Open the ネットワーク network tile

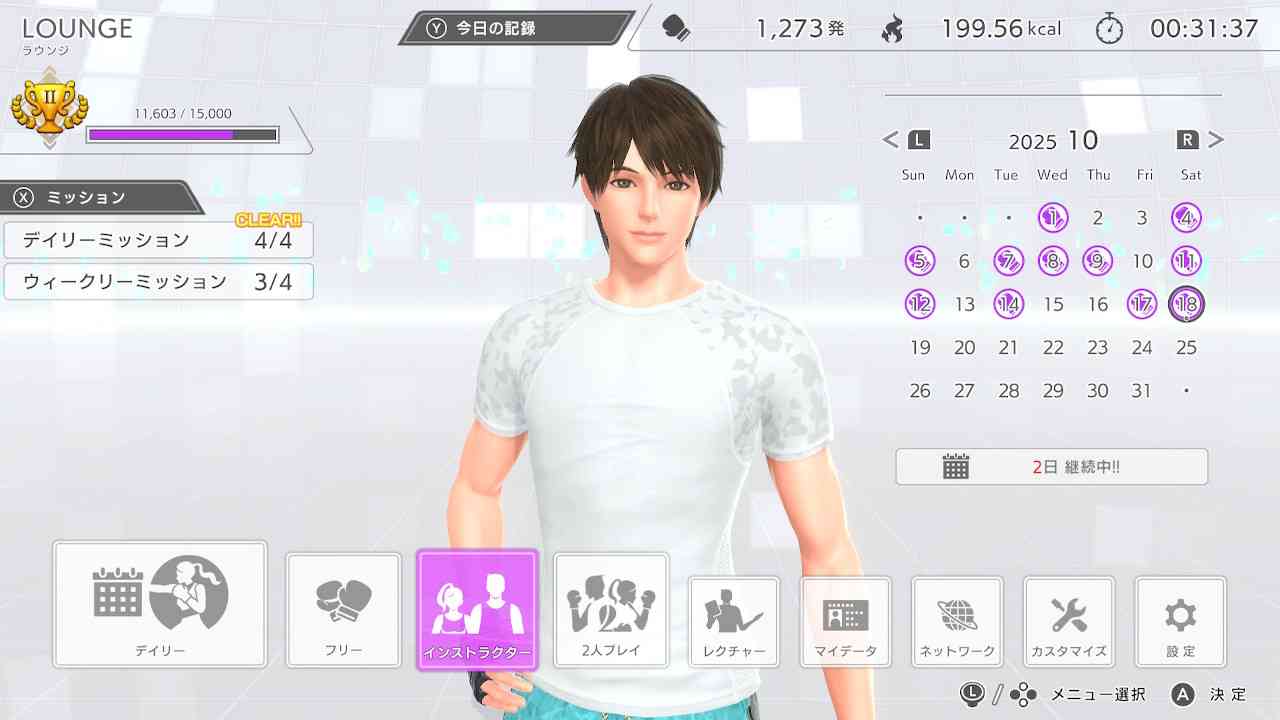tap(957, 621)
